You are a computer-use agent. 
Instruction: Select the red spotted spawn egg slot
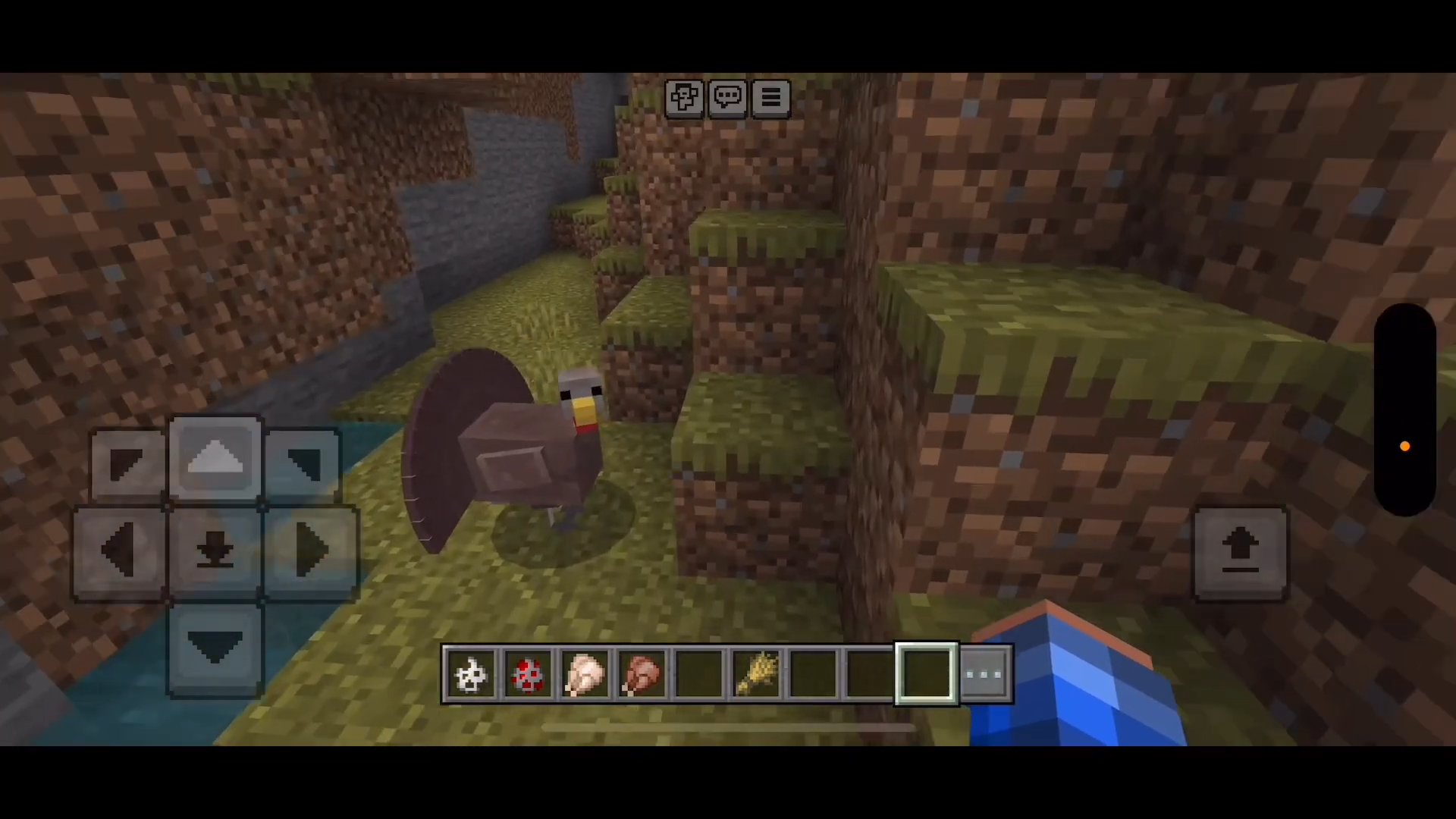point(528,674)
